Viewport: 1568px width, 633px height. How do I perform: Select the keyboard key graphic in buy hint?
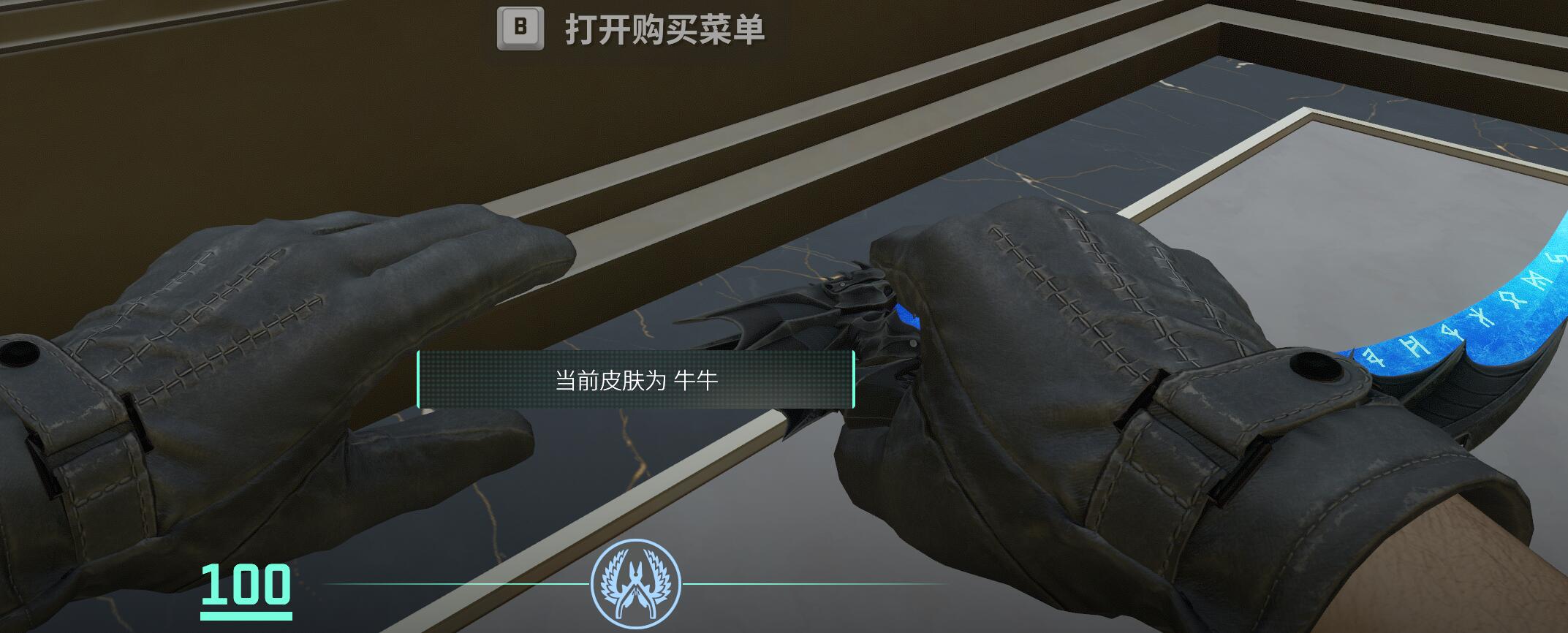[520, 29]
